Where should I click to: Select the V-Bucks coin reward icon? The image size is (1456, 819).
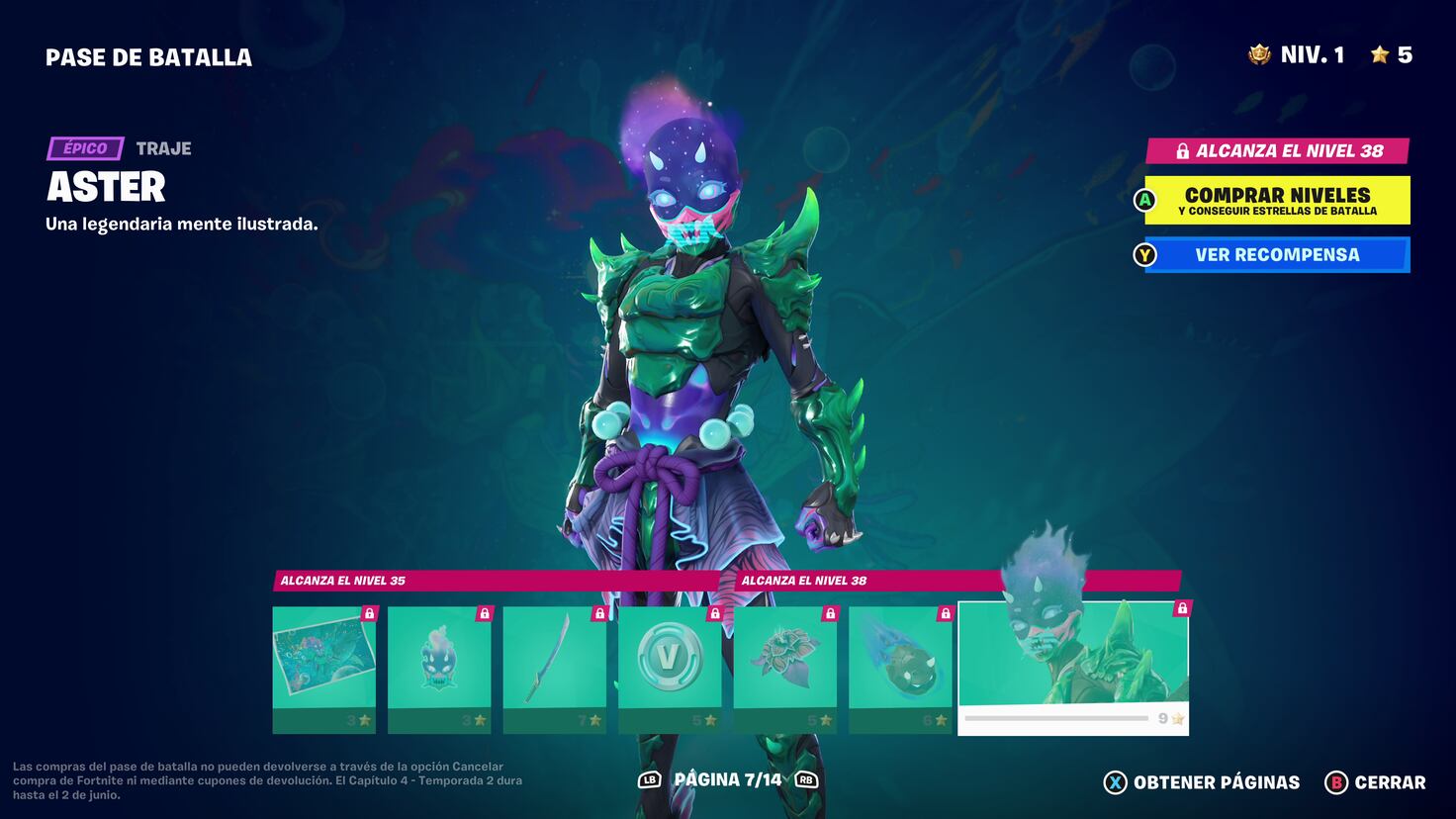[669, 655]
